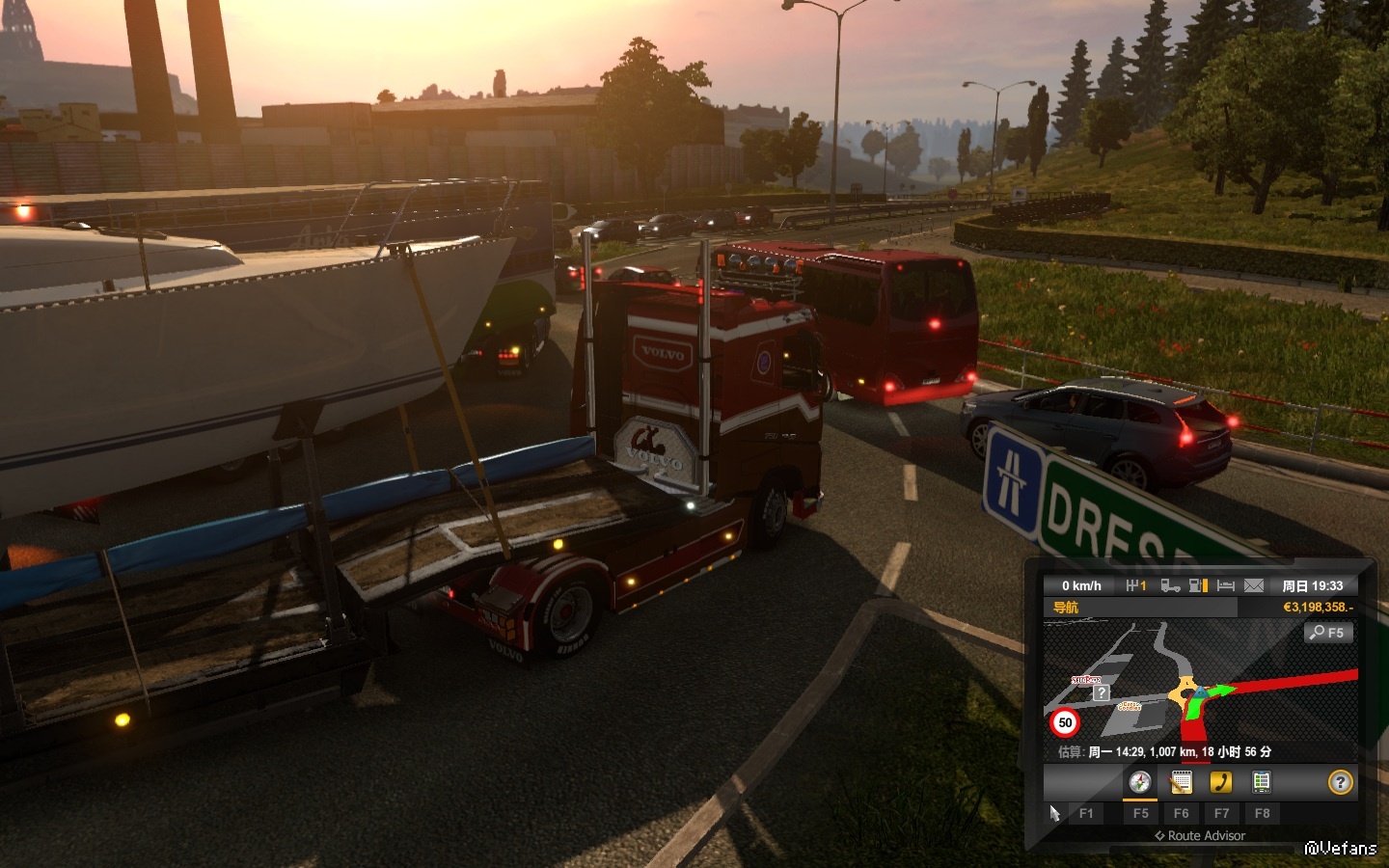Show the truck info tablet tab
This screenshot has height=868, width=1389.
point(1261,782)
